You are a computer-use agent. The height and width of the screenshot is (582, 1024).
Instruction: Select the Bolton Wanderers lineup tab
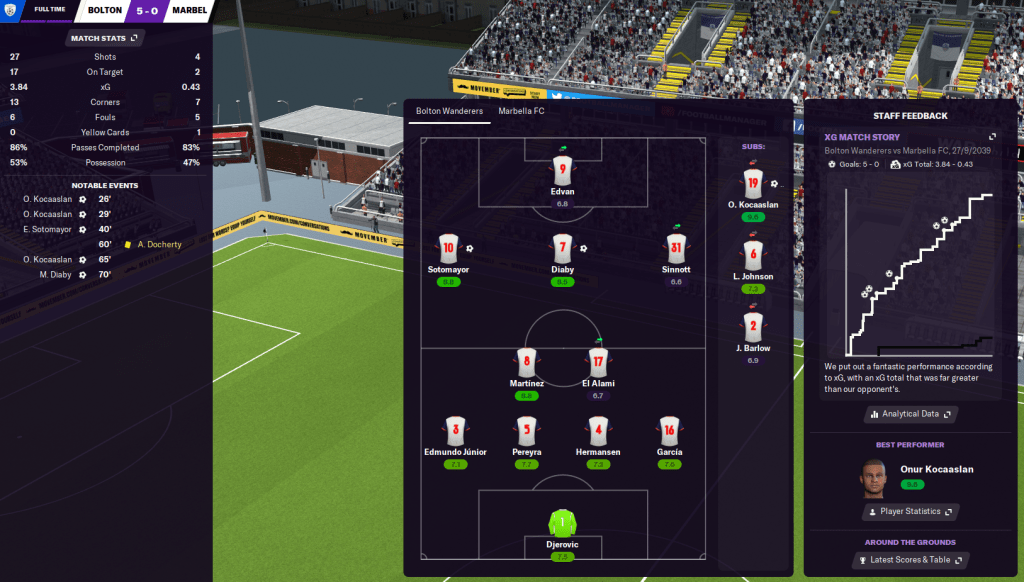click(449, 111)
